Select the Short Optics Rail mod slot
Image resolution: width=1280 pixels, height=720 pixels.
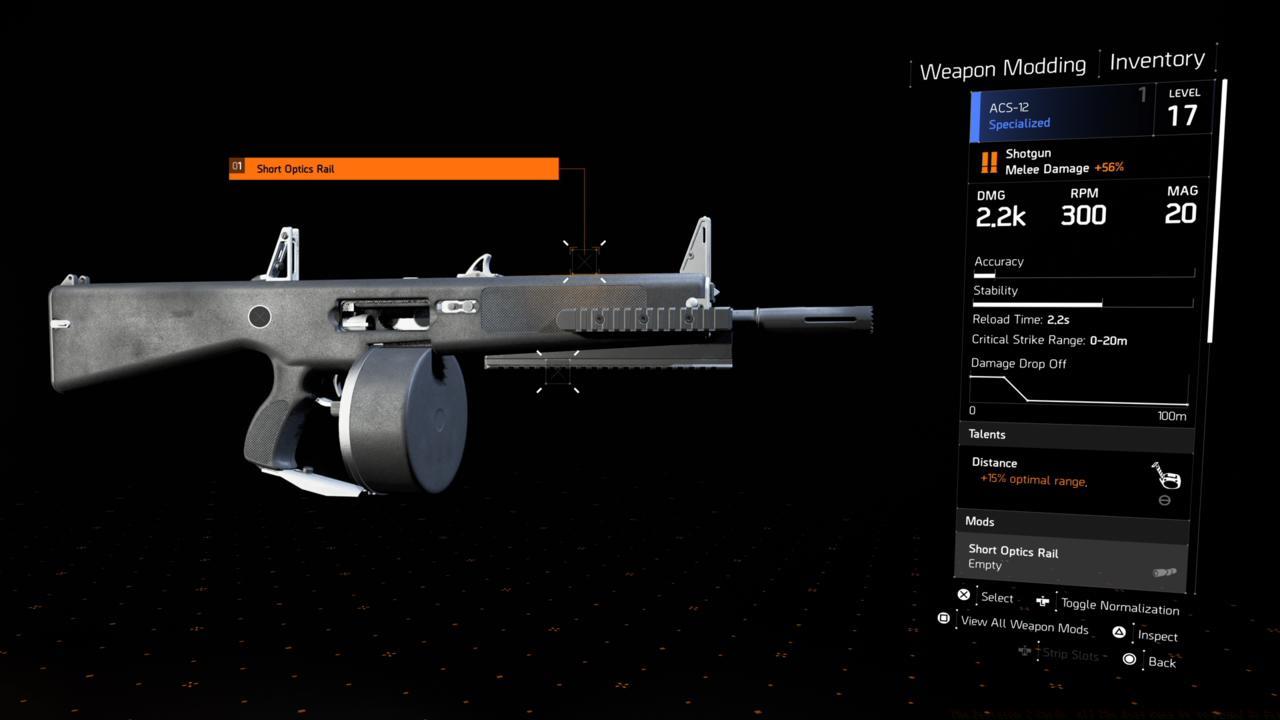tap(1071, 558)
